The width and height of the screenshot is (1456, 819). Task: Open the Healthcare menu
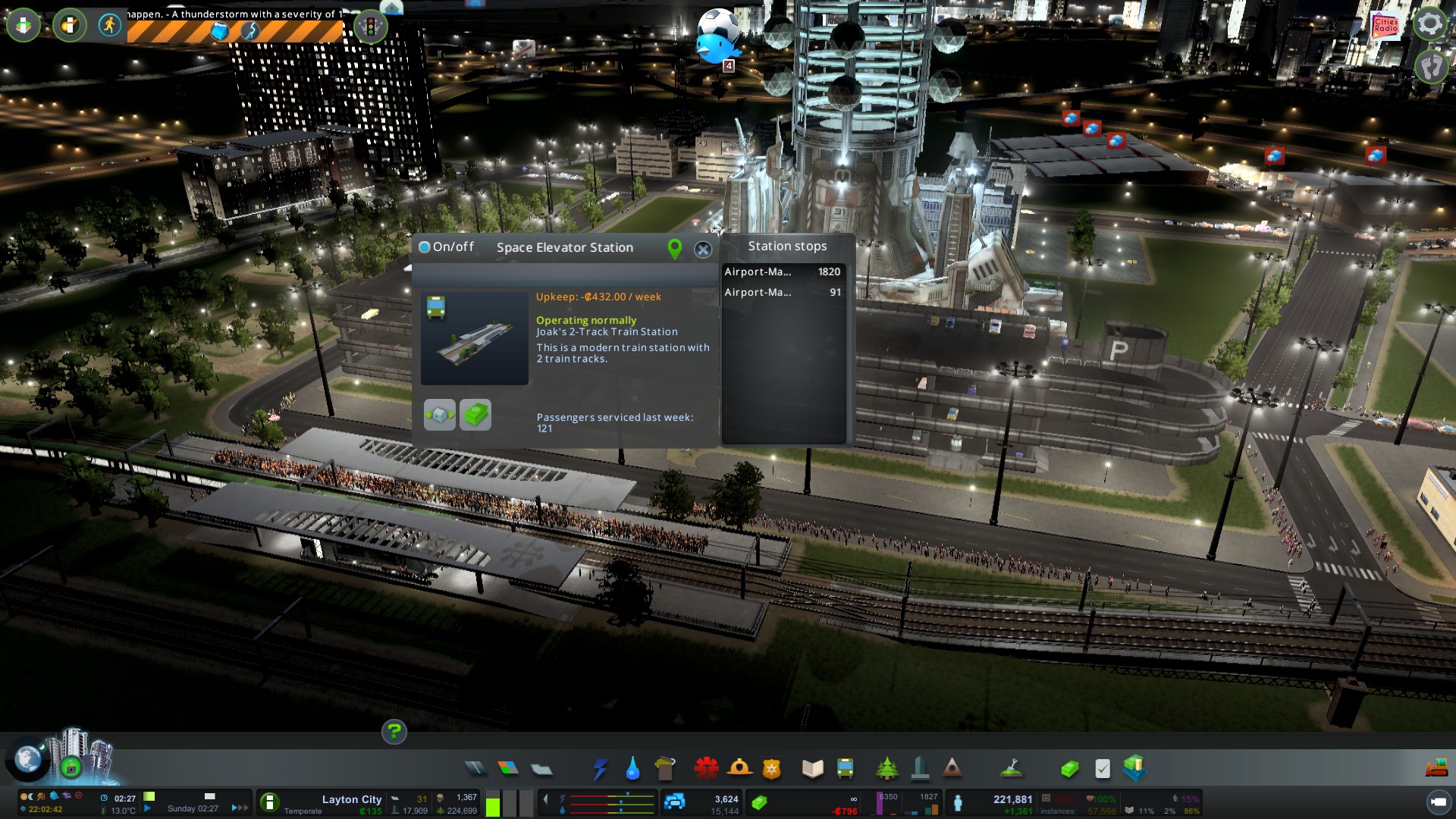click(706, 769)
